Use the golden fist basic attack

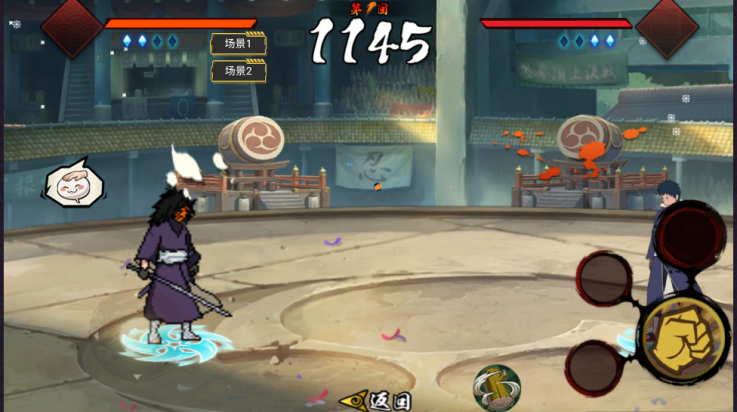683,339
